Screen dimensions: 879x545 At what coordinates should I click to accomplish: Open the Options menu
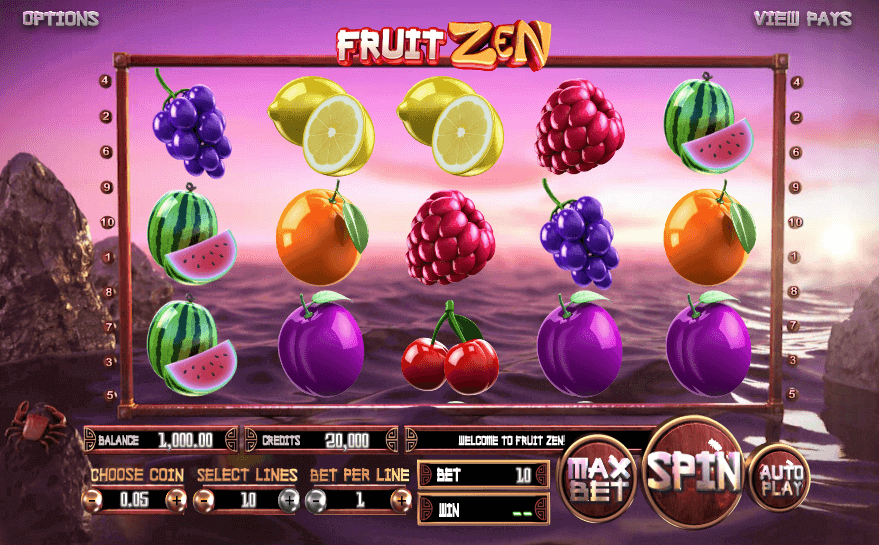[60, 19]
